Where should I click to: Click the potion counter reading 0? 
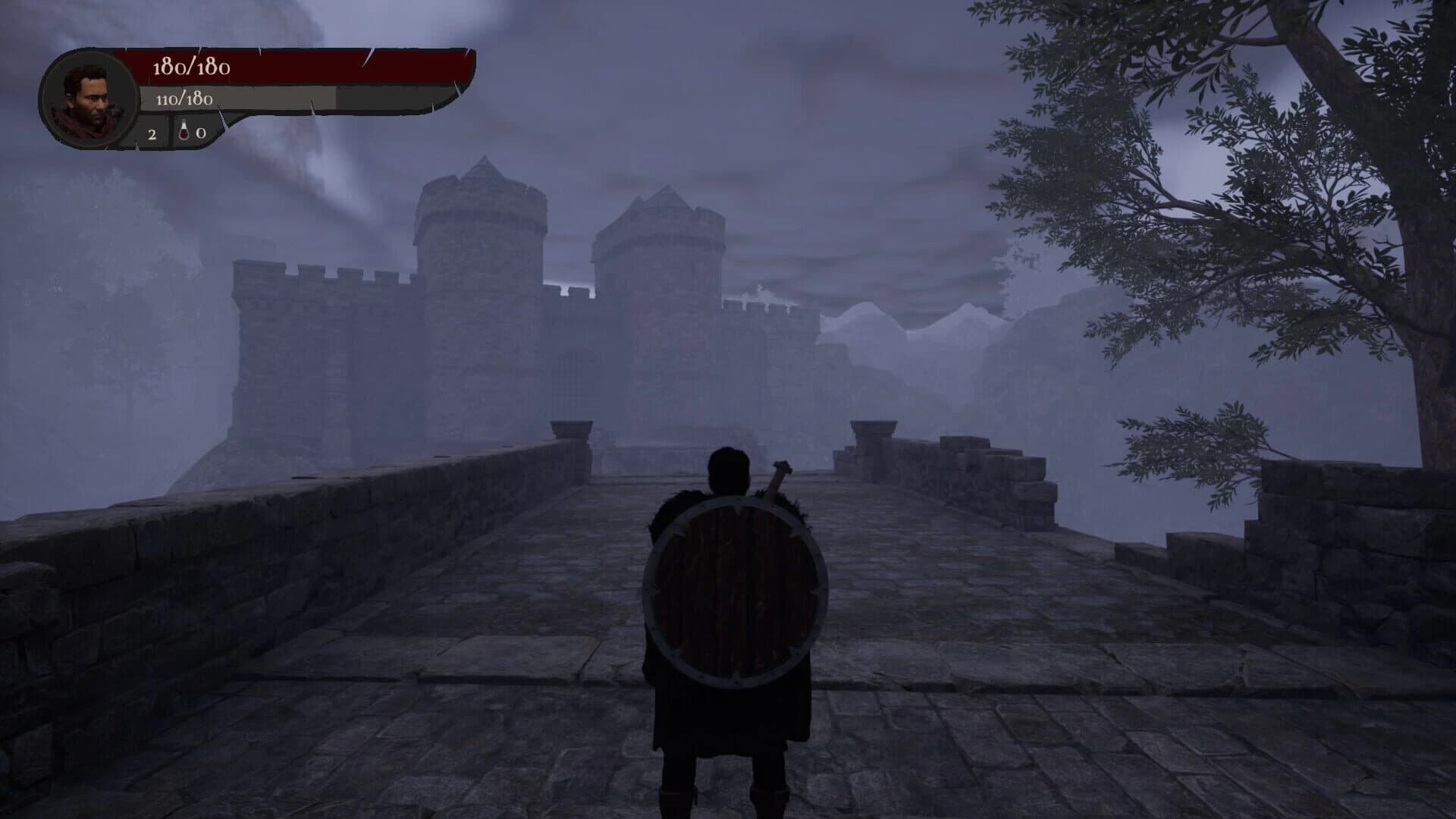(x=200, y=133)
